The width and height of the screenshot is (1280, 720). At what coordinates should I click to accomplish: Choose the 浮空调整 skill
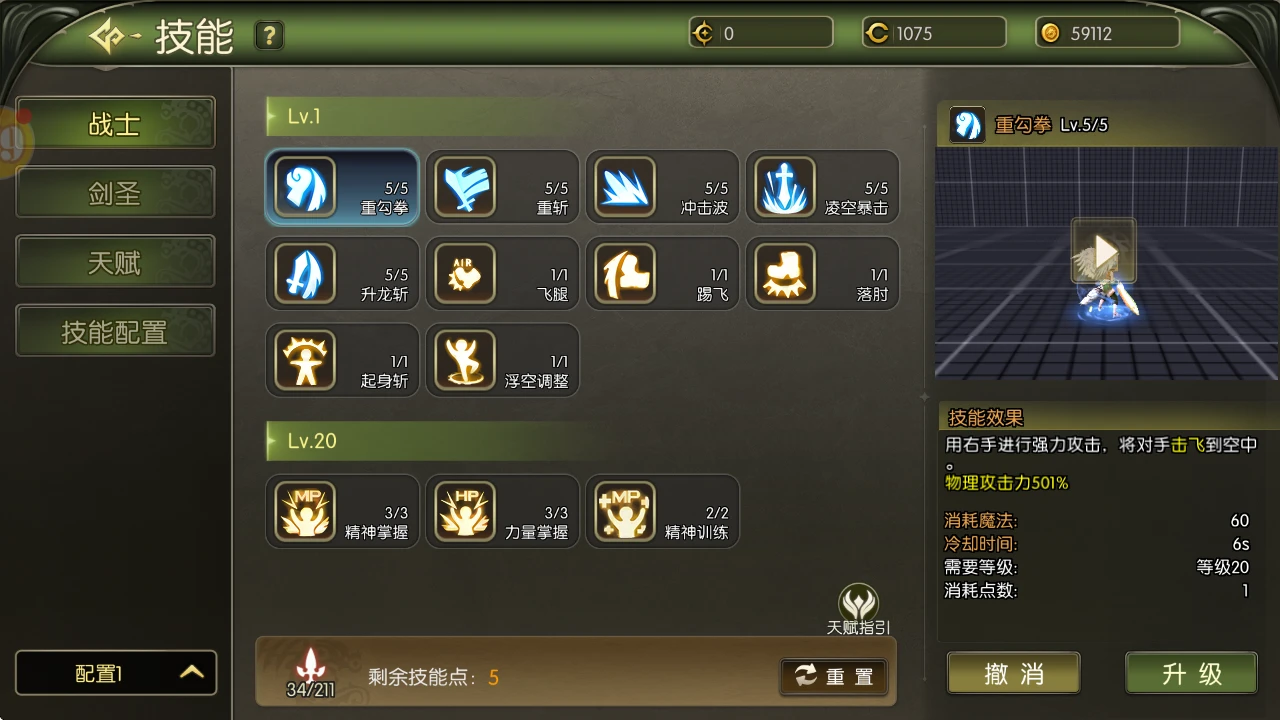[x=502, y=360]
